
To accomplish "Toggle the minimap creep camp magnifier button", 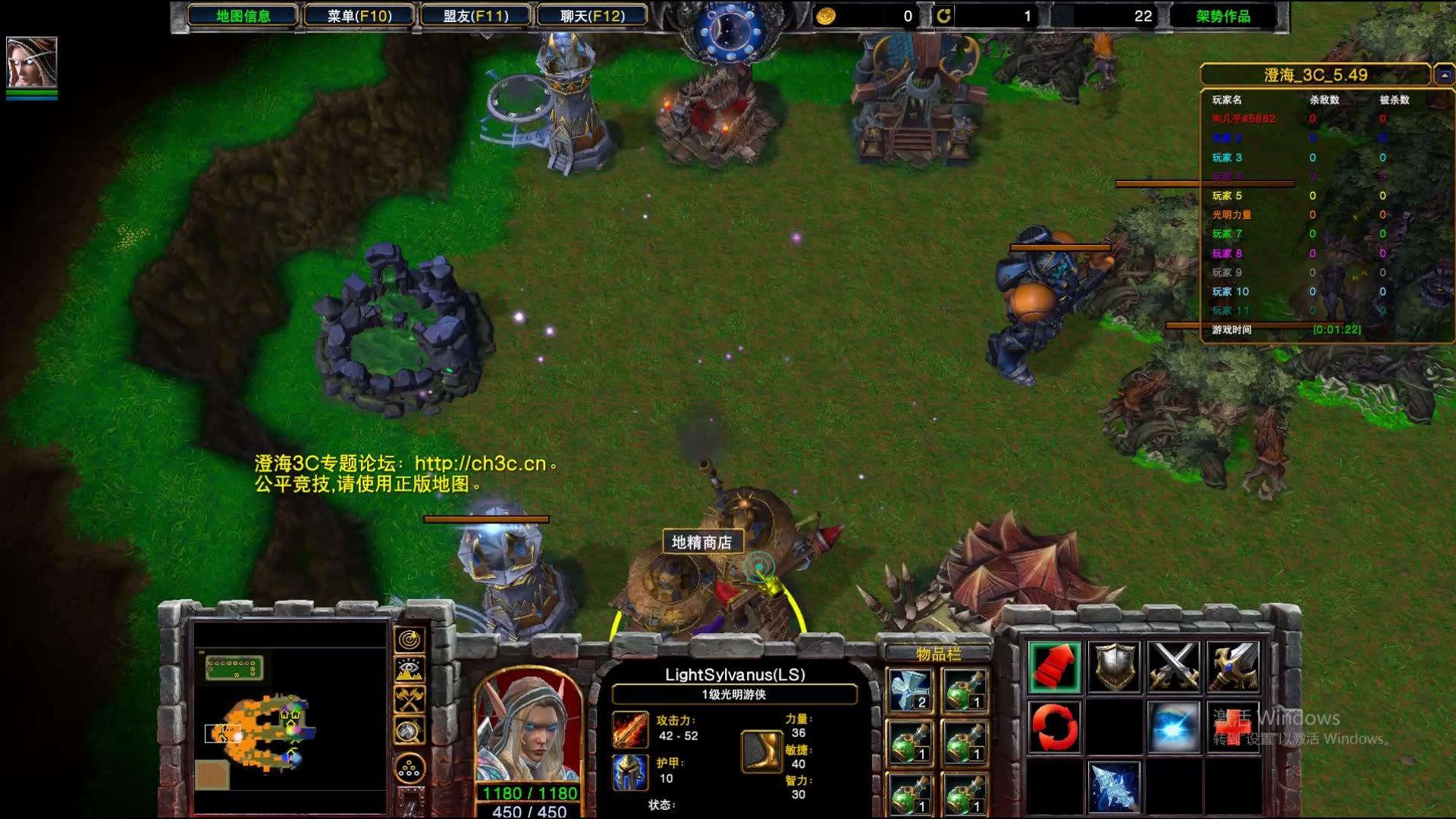I will 409,731.
